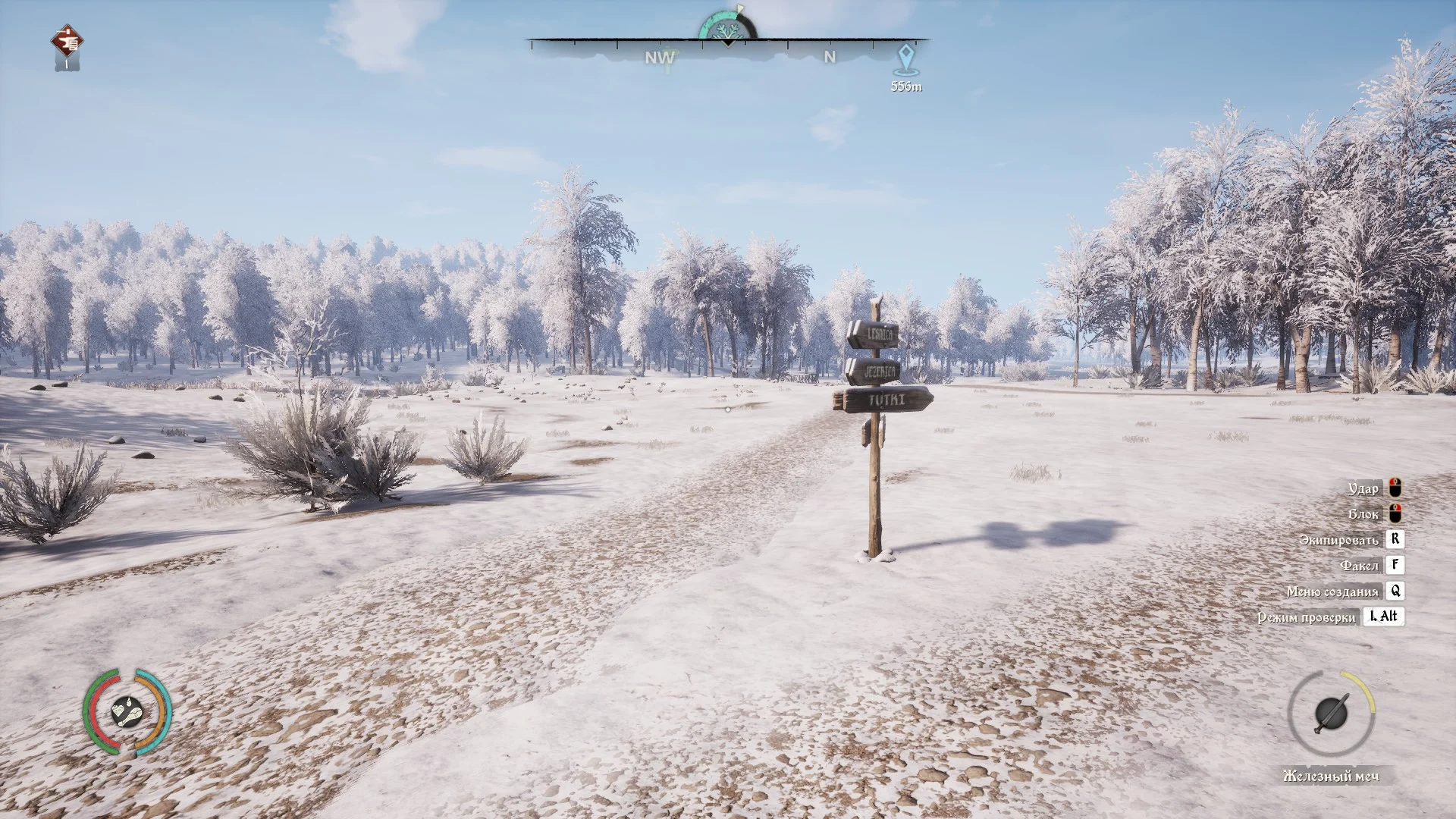Open the hunger and health status wheel

(x=127, y=711)
